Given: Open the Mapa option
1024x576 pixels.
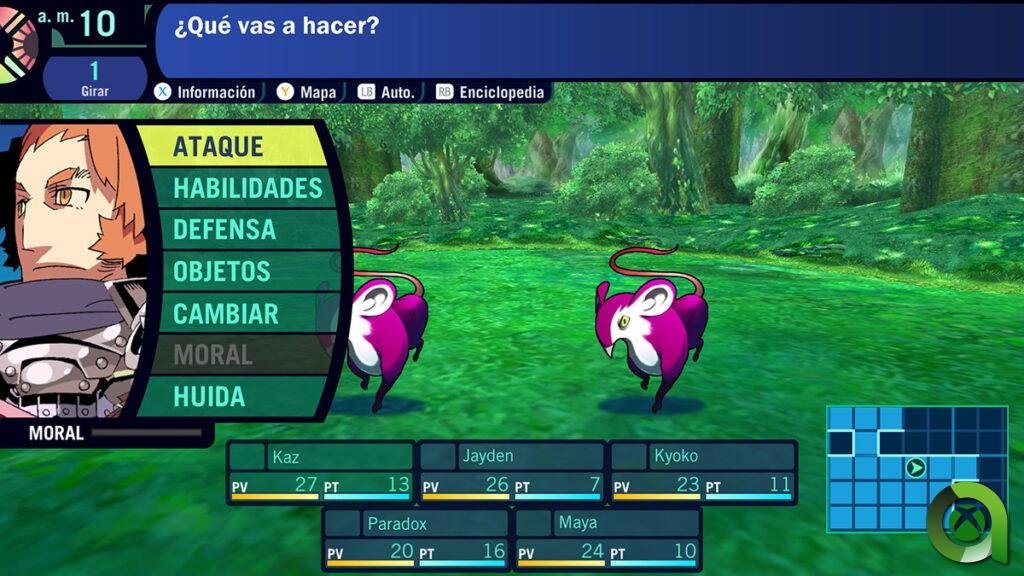Looking at the screenshot, I should click(317, 92).
